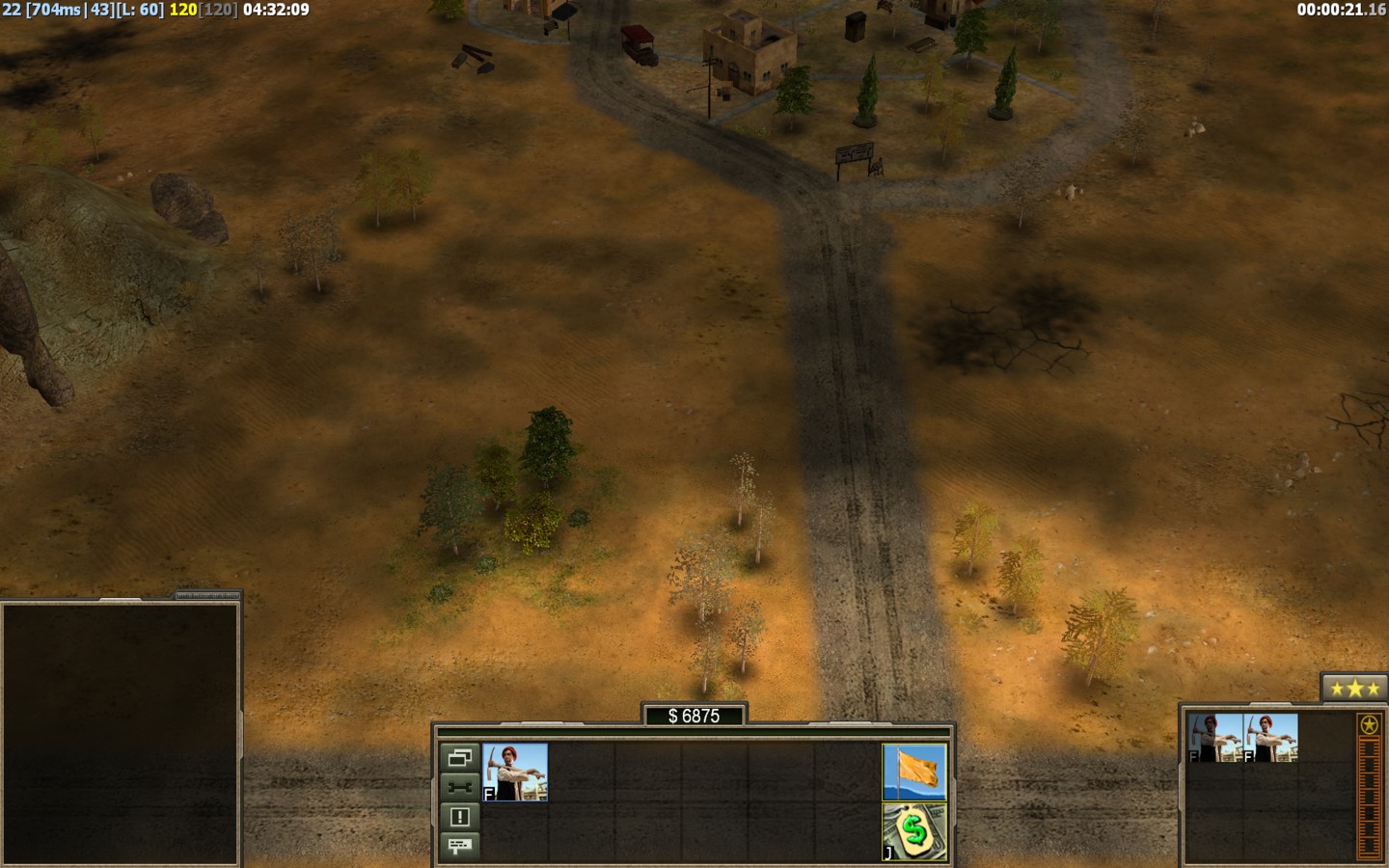Activate the green dollar sell command

[914, 831]
